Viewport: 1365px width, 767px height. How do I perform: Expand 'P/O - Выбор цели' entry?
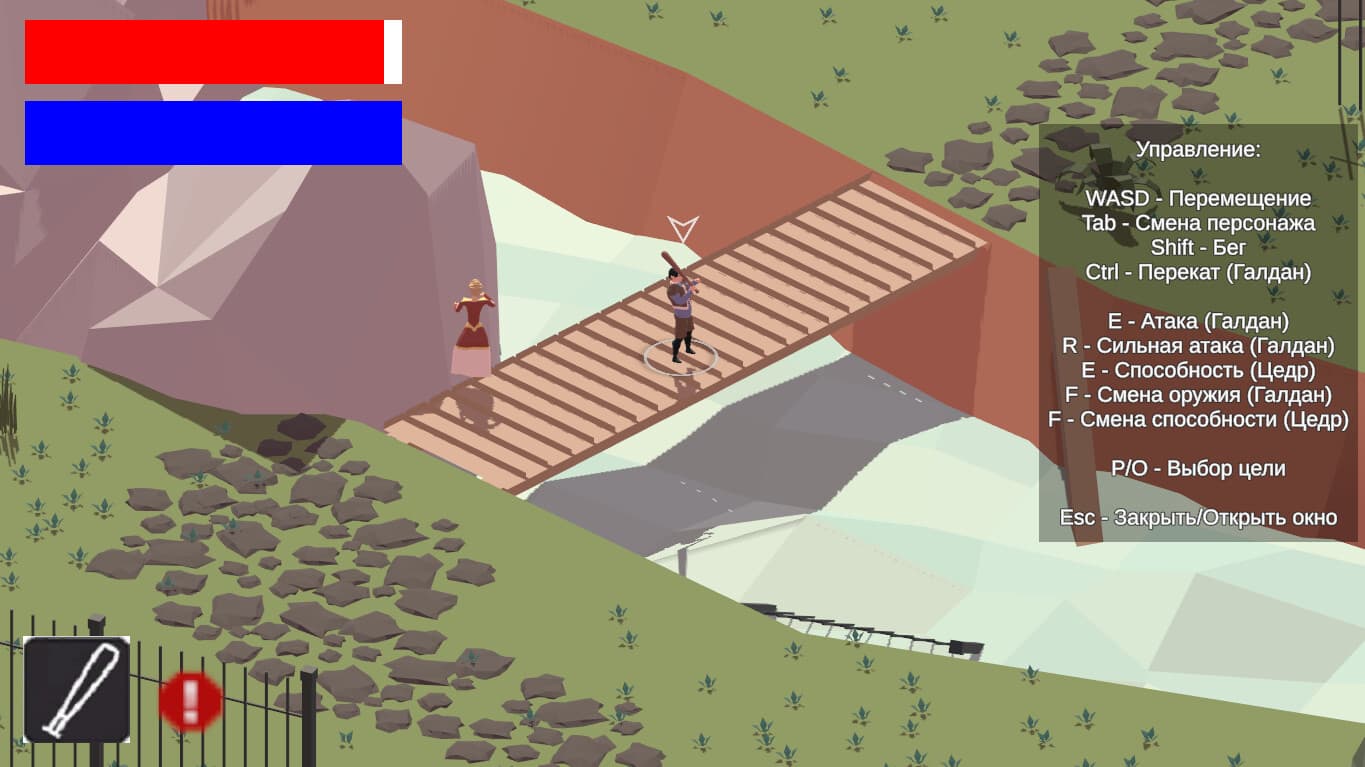[1199, 468]
